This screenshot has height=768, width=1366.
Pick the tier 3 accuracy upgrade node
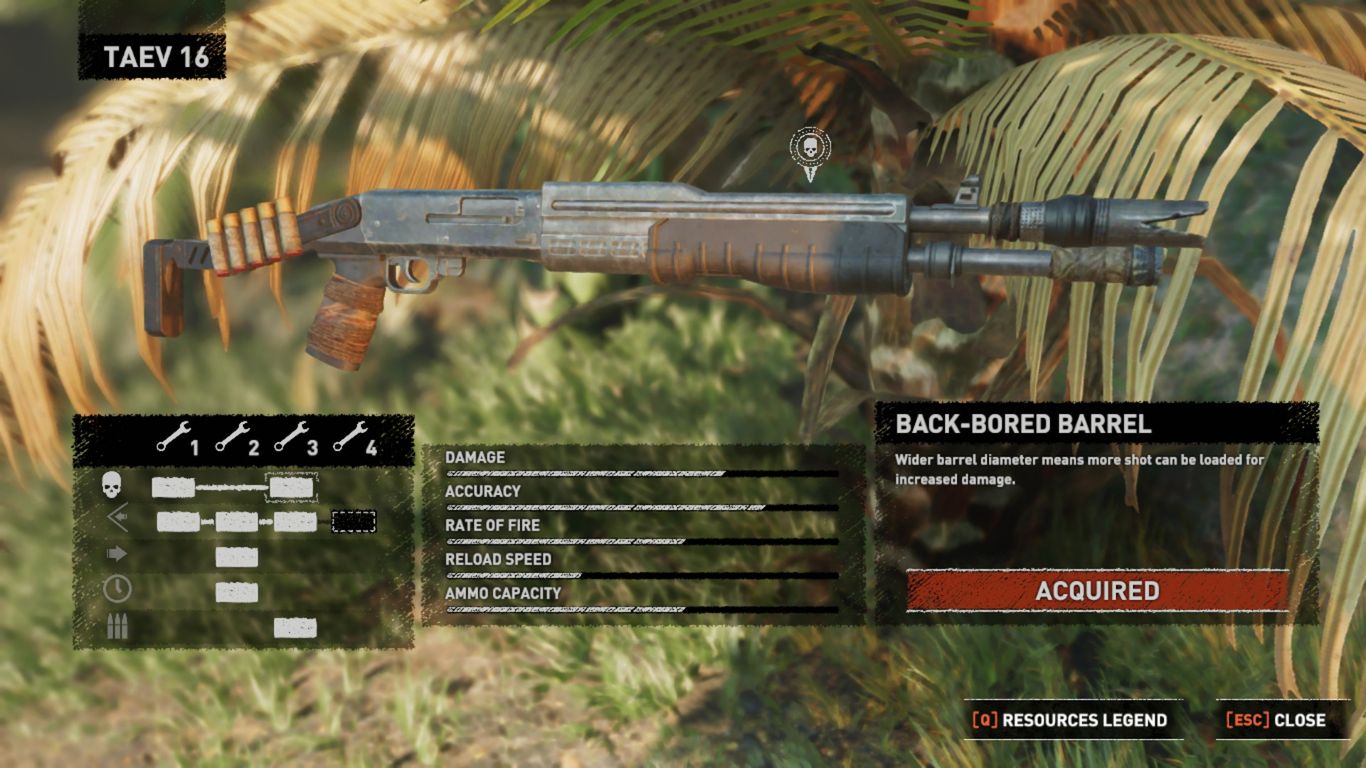(295, 522)
